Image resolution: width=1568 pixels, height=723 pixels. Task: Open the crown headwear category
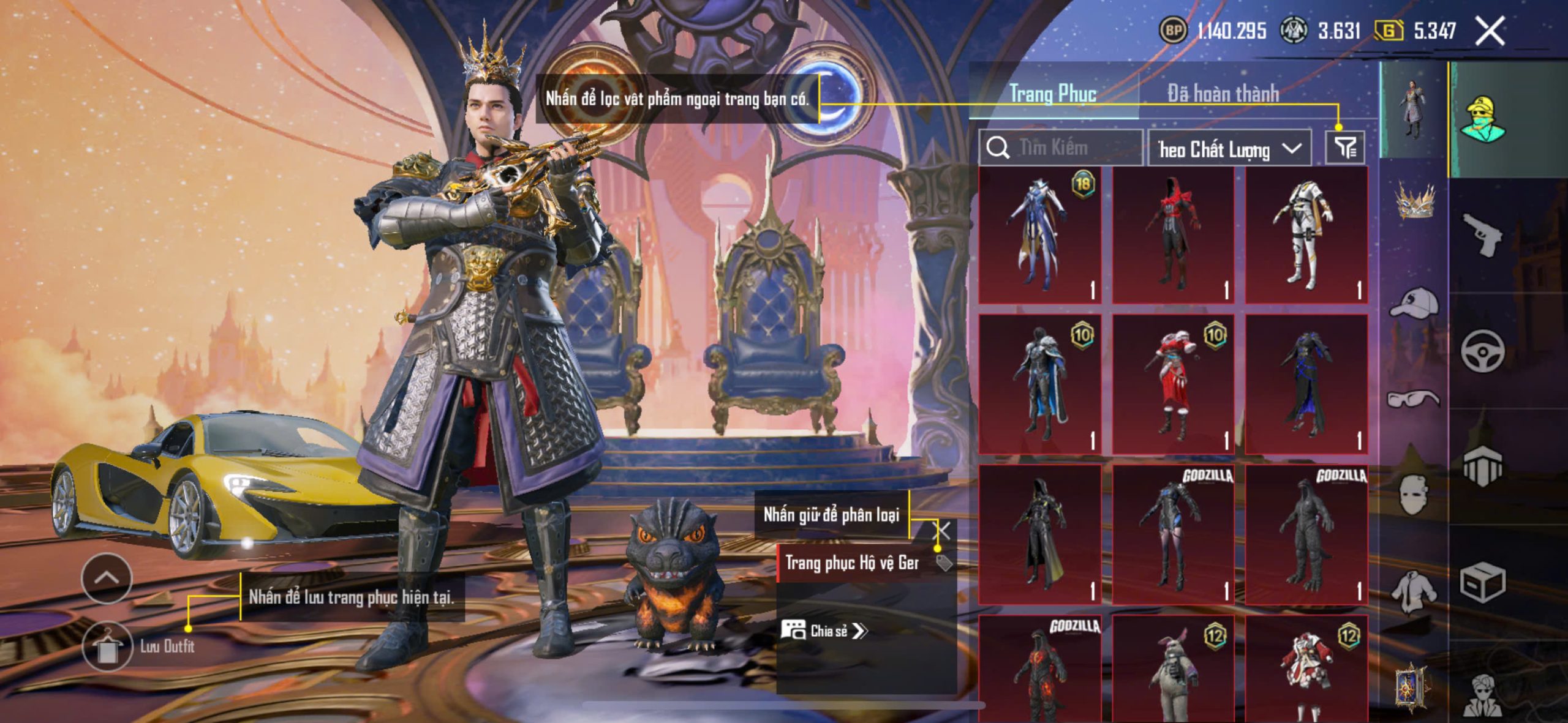[1415, 202]
